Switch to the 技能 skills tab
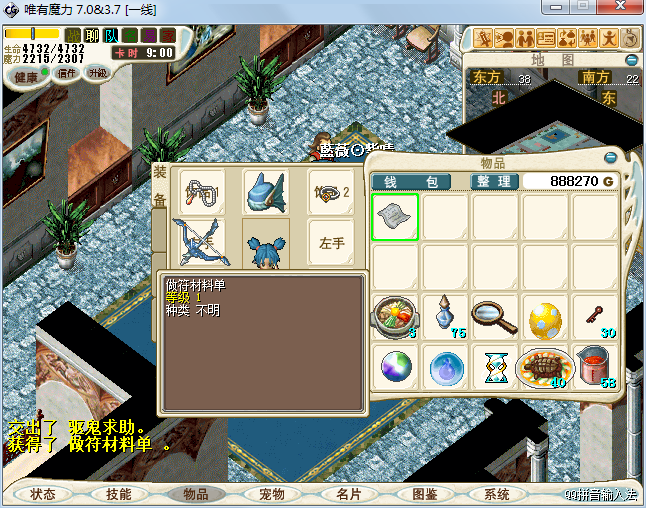 pyautogui.click(x=119, y=494)
